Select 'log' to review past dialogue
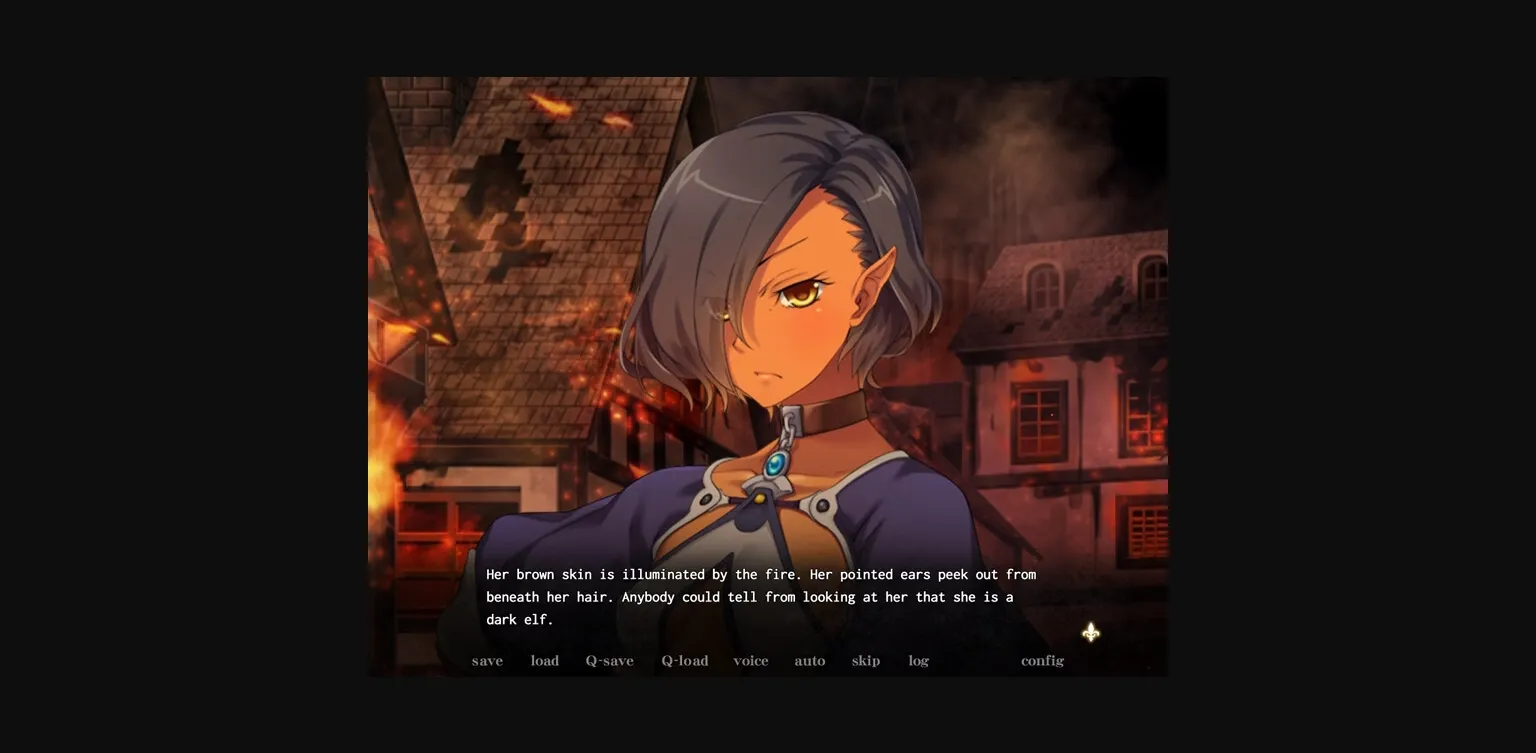Viewport: 1536px width, 753px height. coord(918,660)
